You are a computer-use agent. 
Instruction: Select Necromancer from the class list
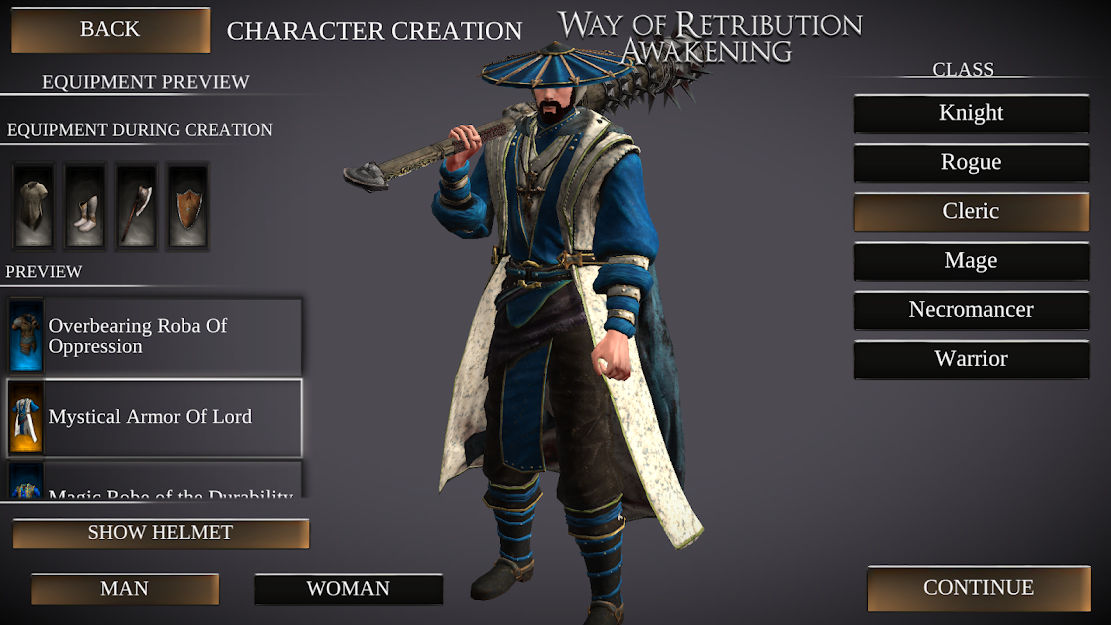tap(971, 310)
